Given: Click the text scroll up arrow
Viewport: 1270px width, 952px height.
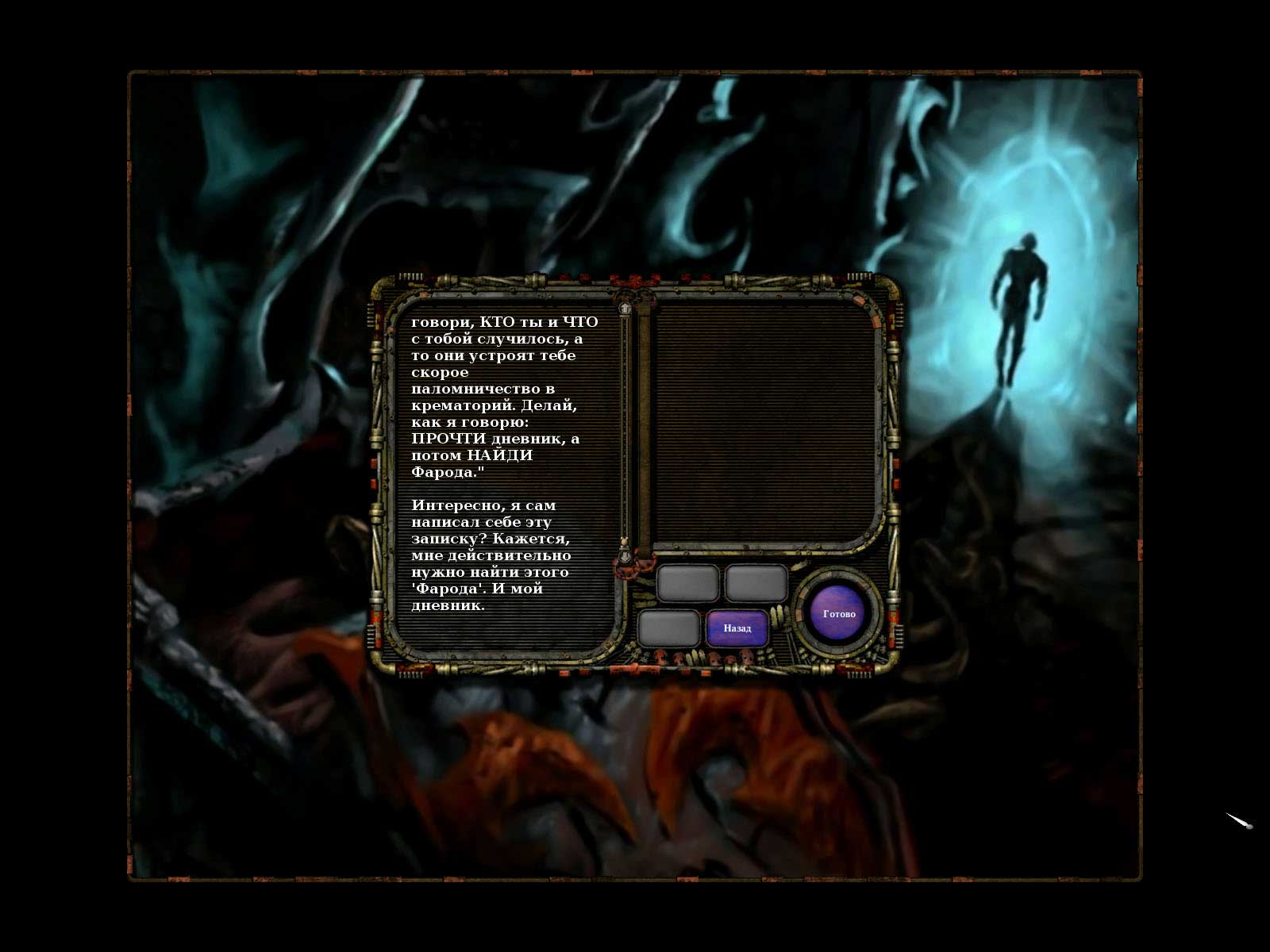Looking at the screenshot, I should click(625, 308).
